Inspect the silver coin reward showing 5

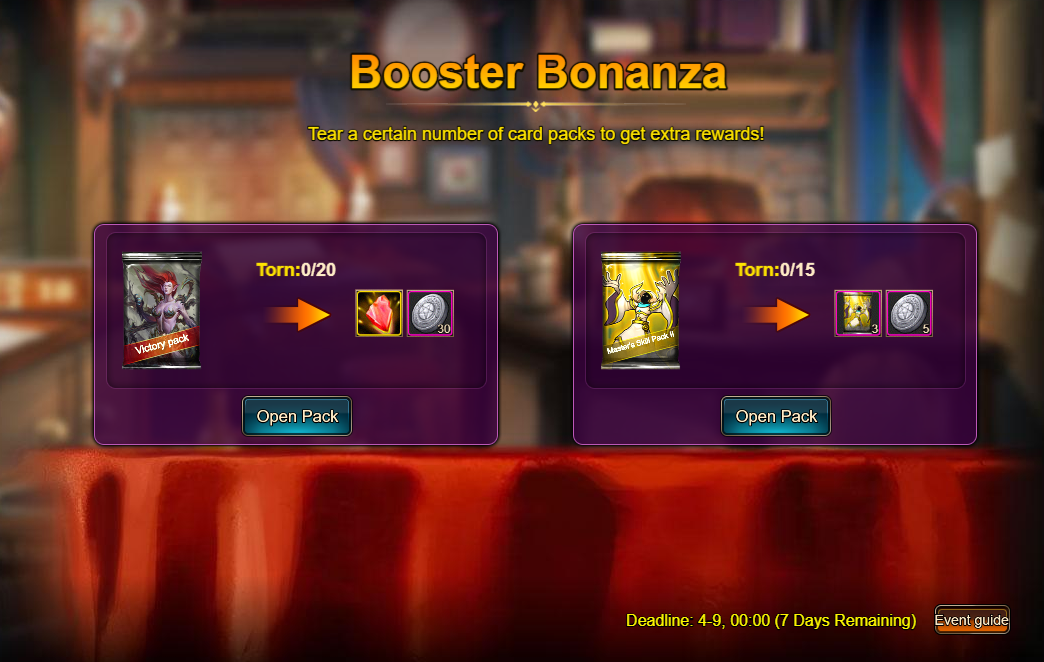909,313
